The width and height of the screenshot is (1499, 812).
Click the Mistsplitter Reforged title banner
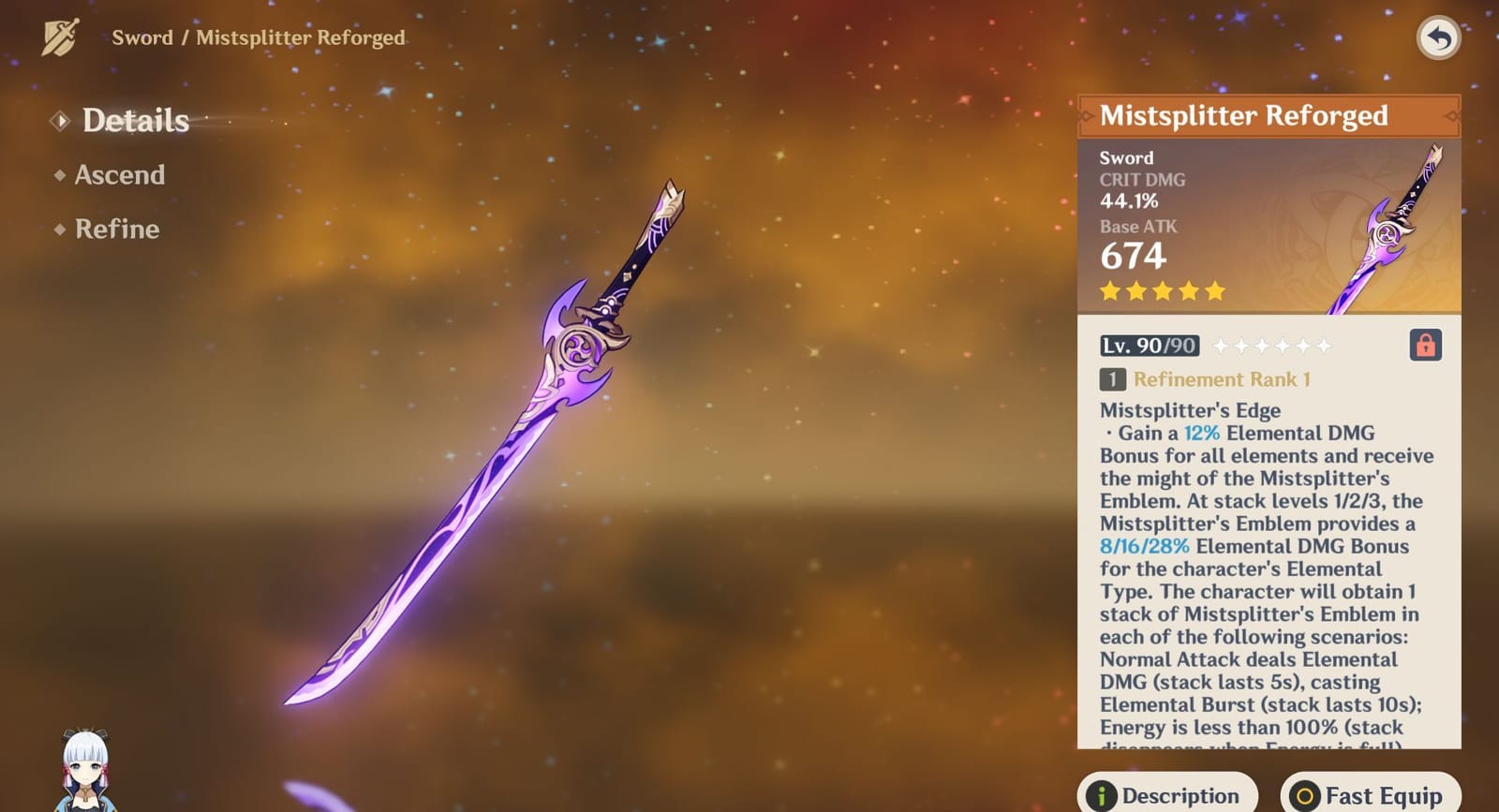tap(1246, 116)
